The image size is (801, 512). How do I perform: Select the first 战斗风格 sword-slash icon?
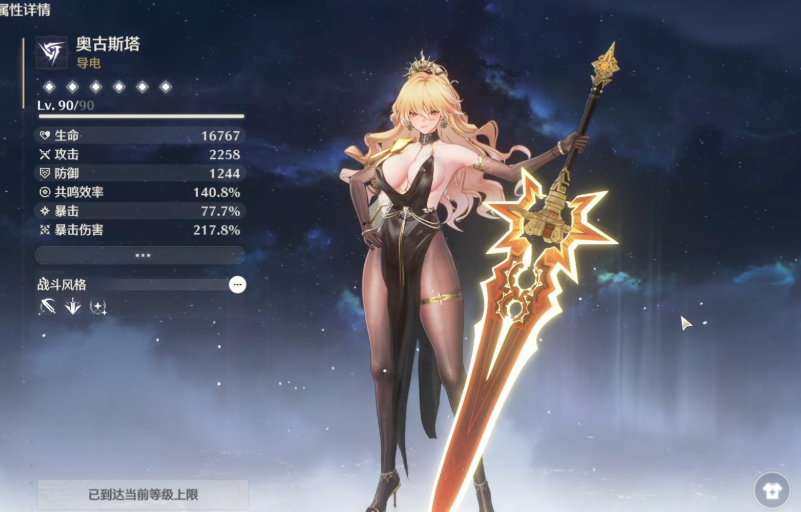(x=47, y=307)
